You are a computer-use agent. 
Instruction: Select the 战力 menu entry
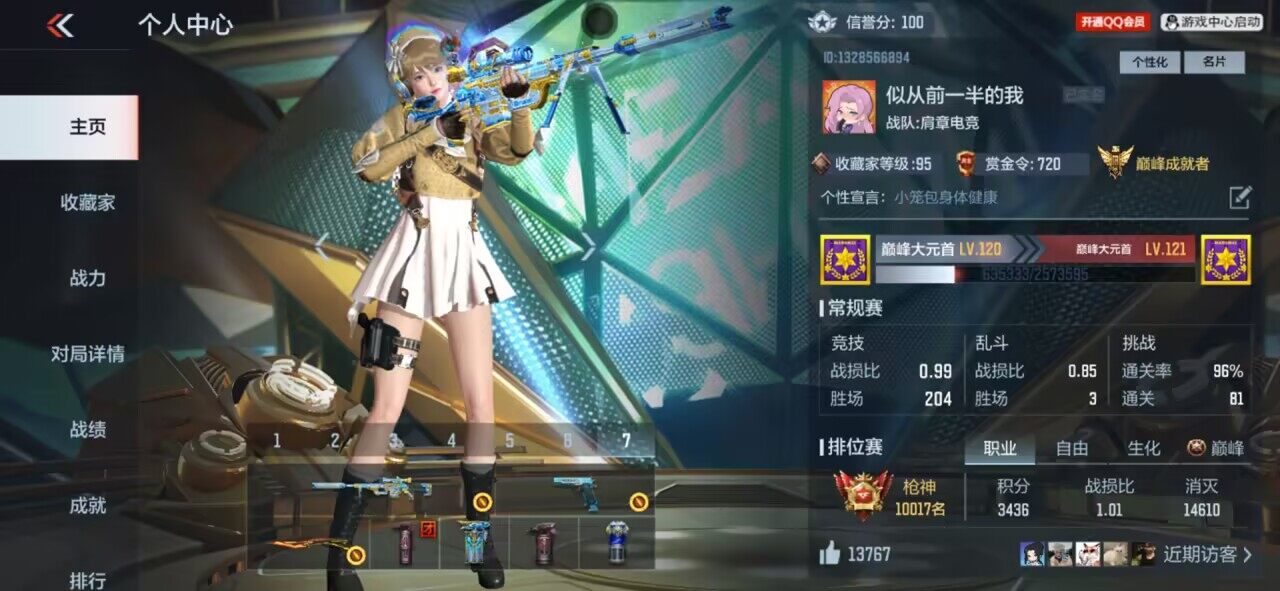tap(88, 279)
